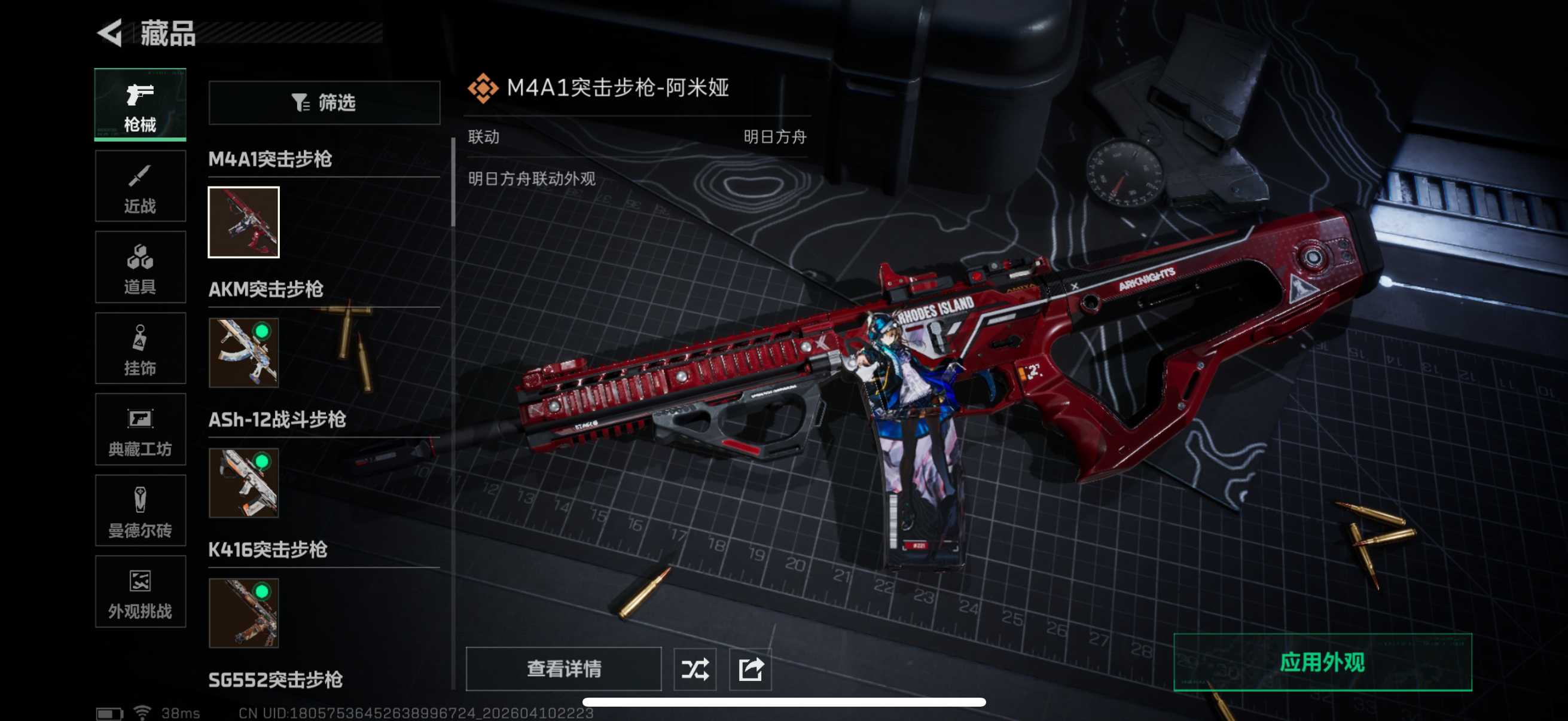1568x721 pixels.
Task: Switch to the 曼德尔砖 tab
Action: pyautogui.click(x=140, y=511)
